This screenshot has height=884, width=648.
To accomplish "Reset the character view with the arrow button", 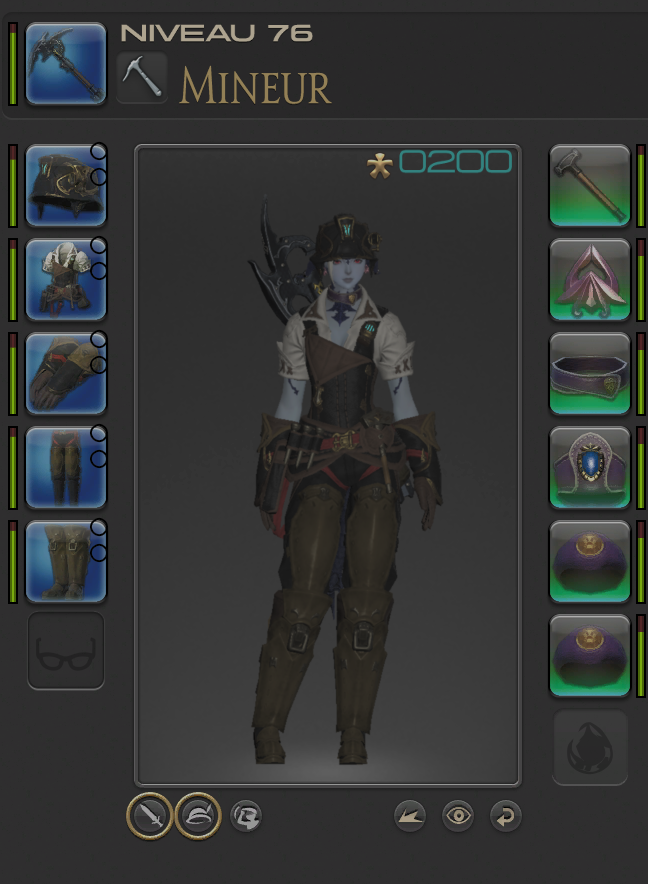I will click(506, 816).
